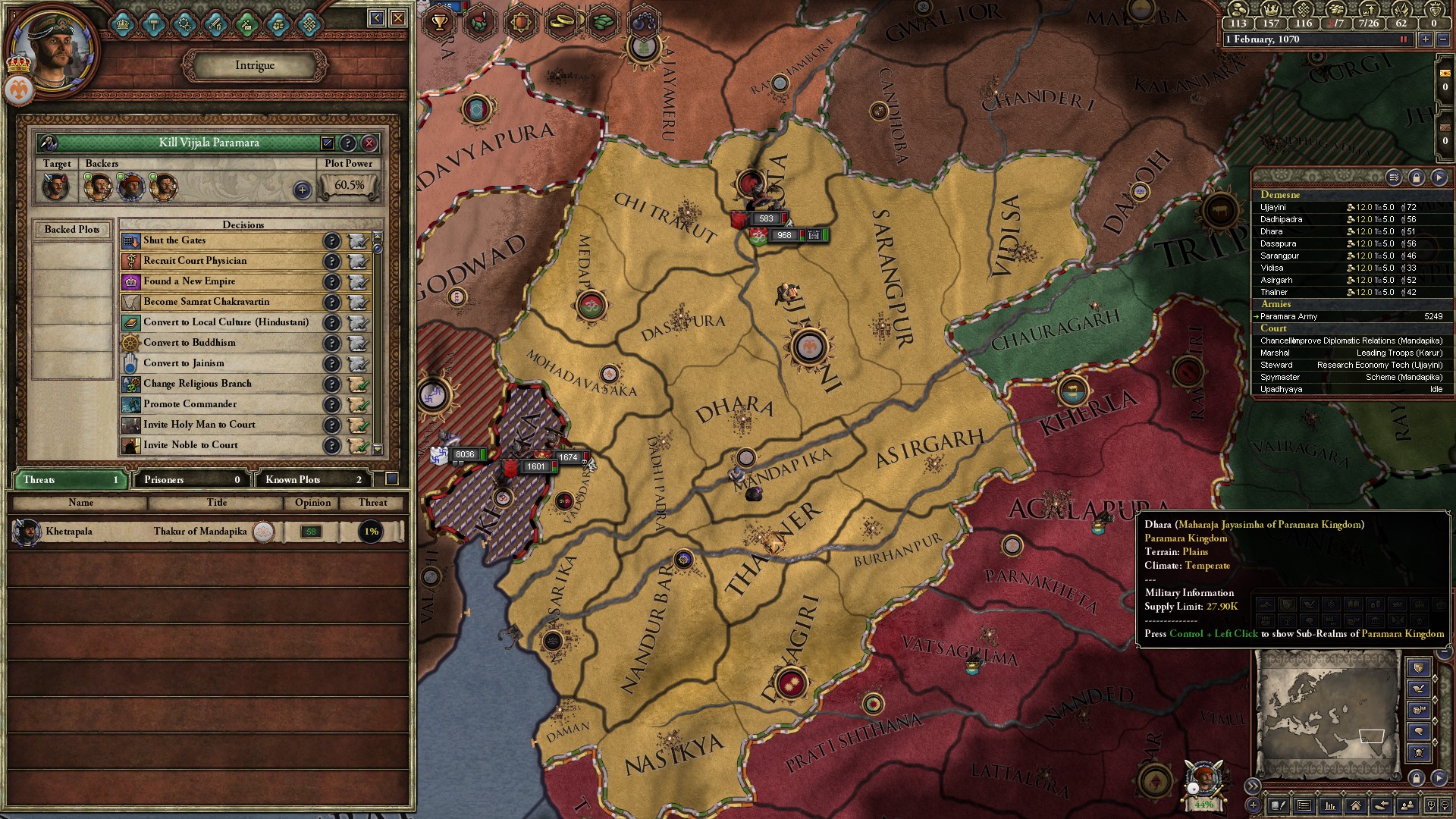Open Find Character with the two-figures icon
This screenshot has height=819, width=1456.
click(1408, 806)
